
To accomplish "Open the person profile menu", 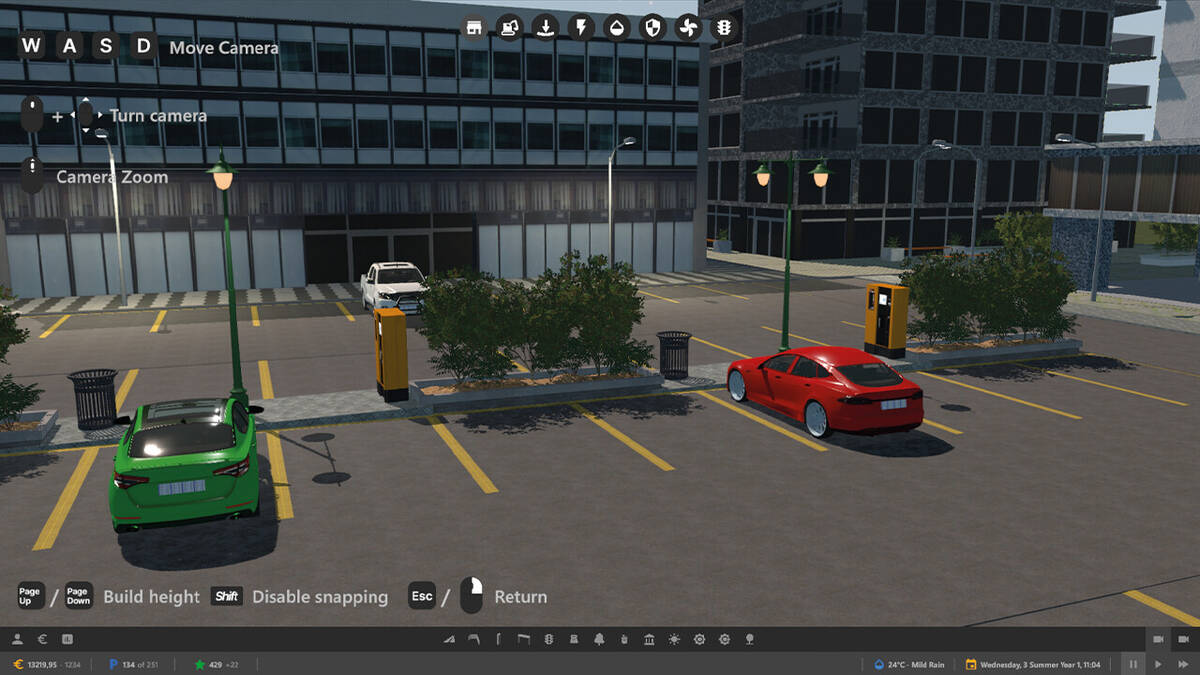I will (19, 639).
